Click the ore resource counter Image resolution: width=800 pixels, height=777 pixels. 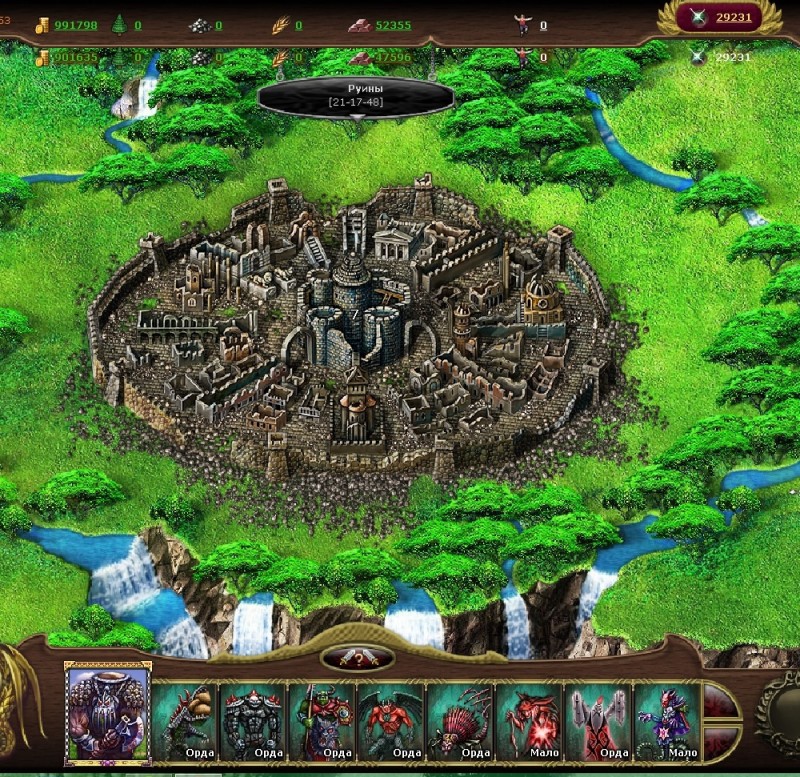point(207,25)
